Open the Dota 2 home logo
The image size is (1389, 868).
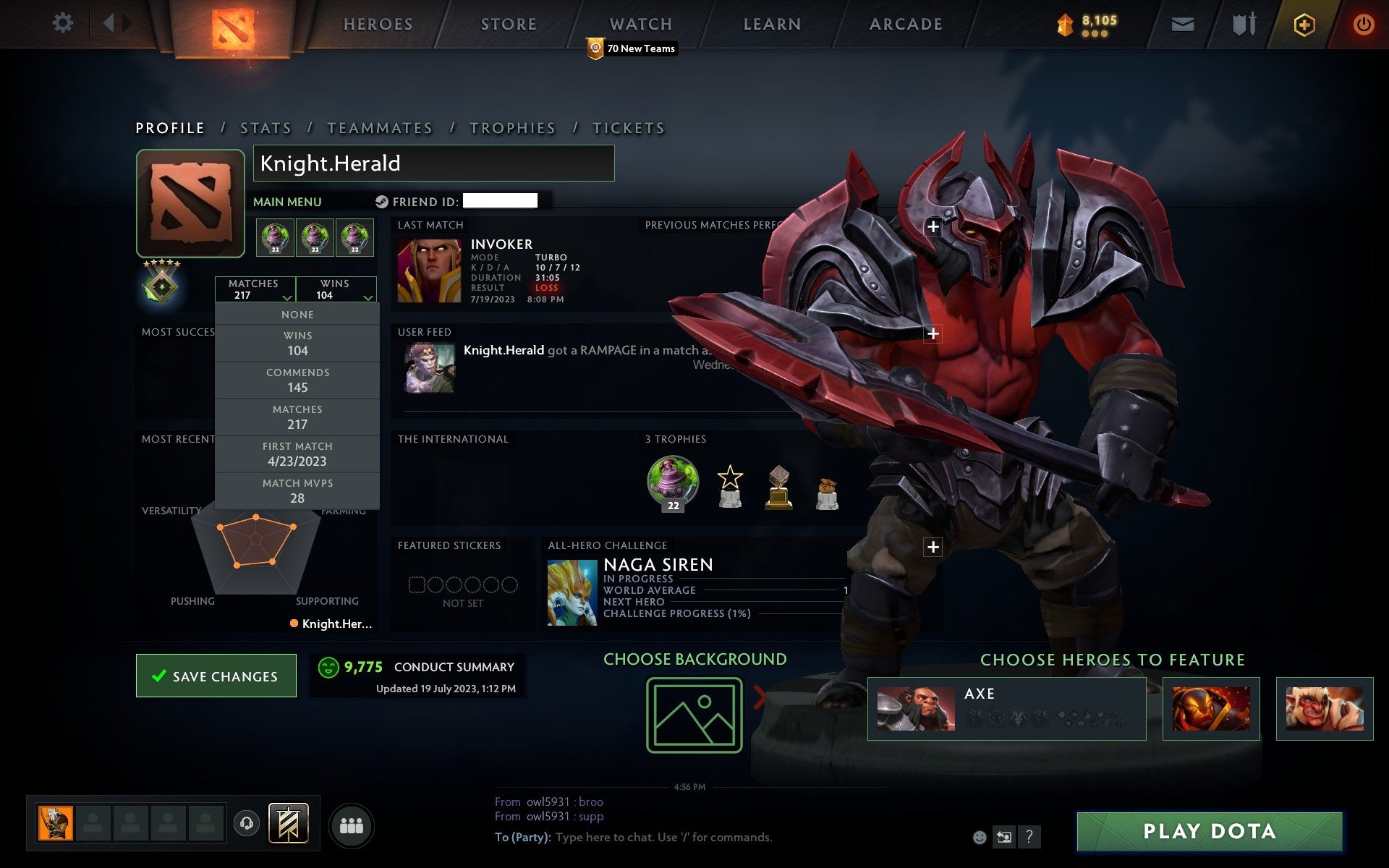[x=233, y=23]
